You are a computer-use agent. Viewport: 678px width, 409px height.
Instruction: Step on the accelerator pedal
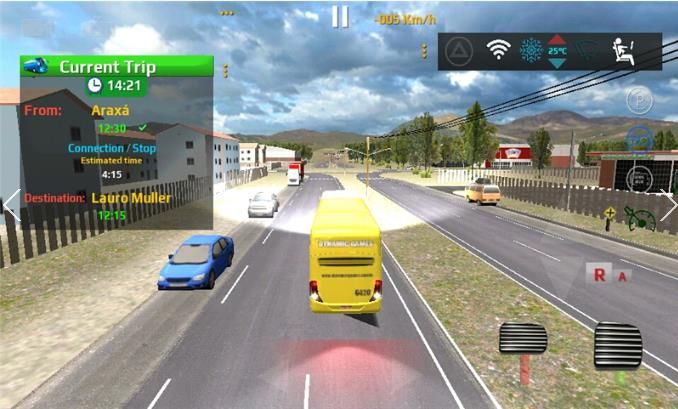pos(617,347)
